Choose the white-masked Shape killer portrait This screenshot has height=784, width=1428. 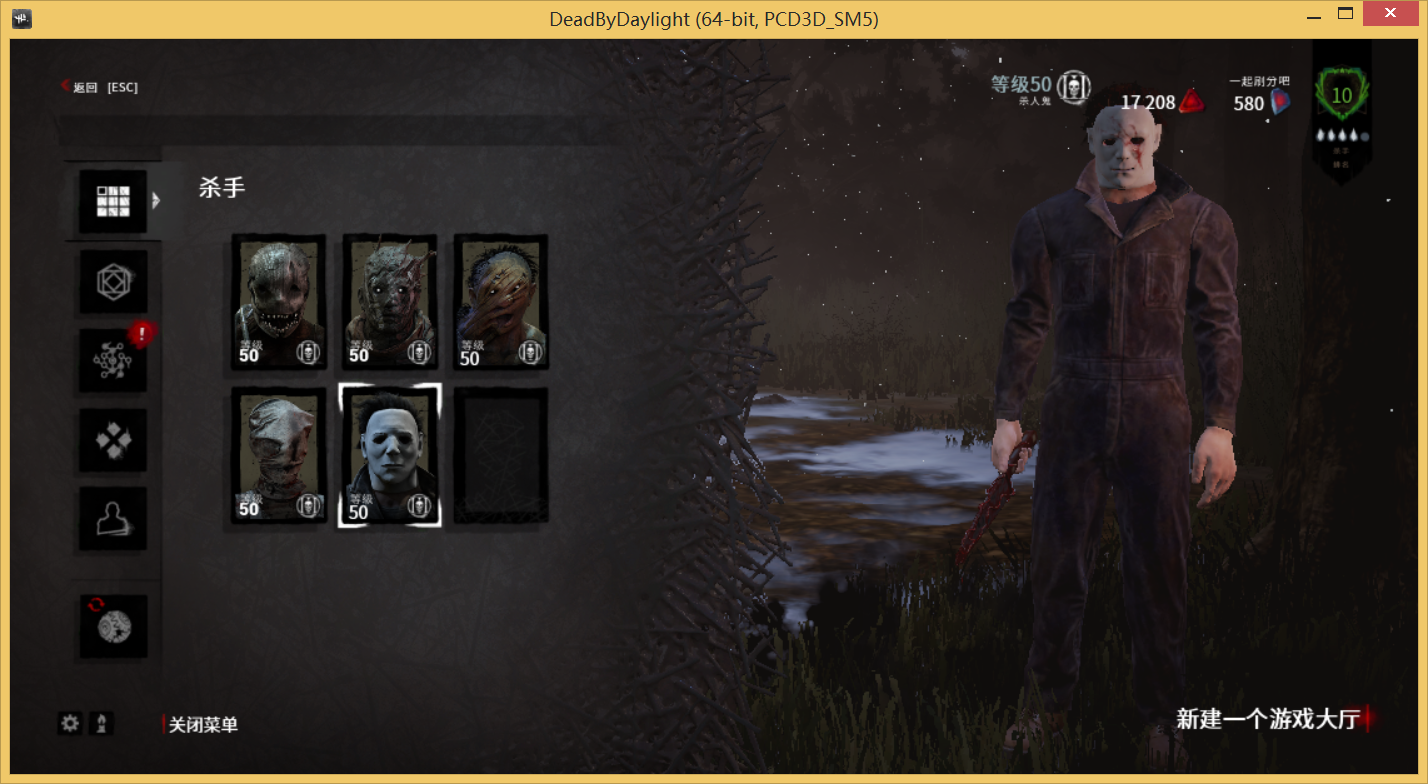click(390, 455)
